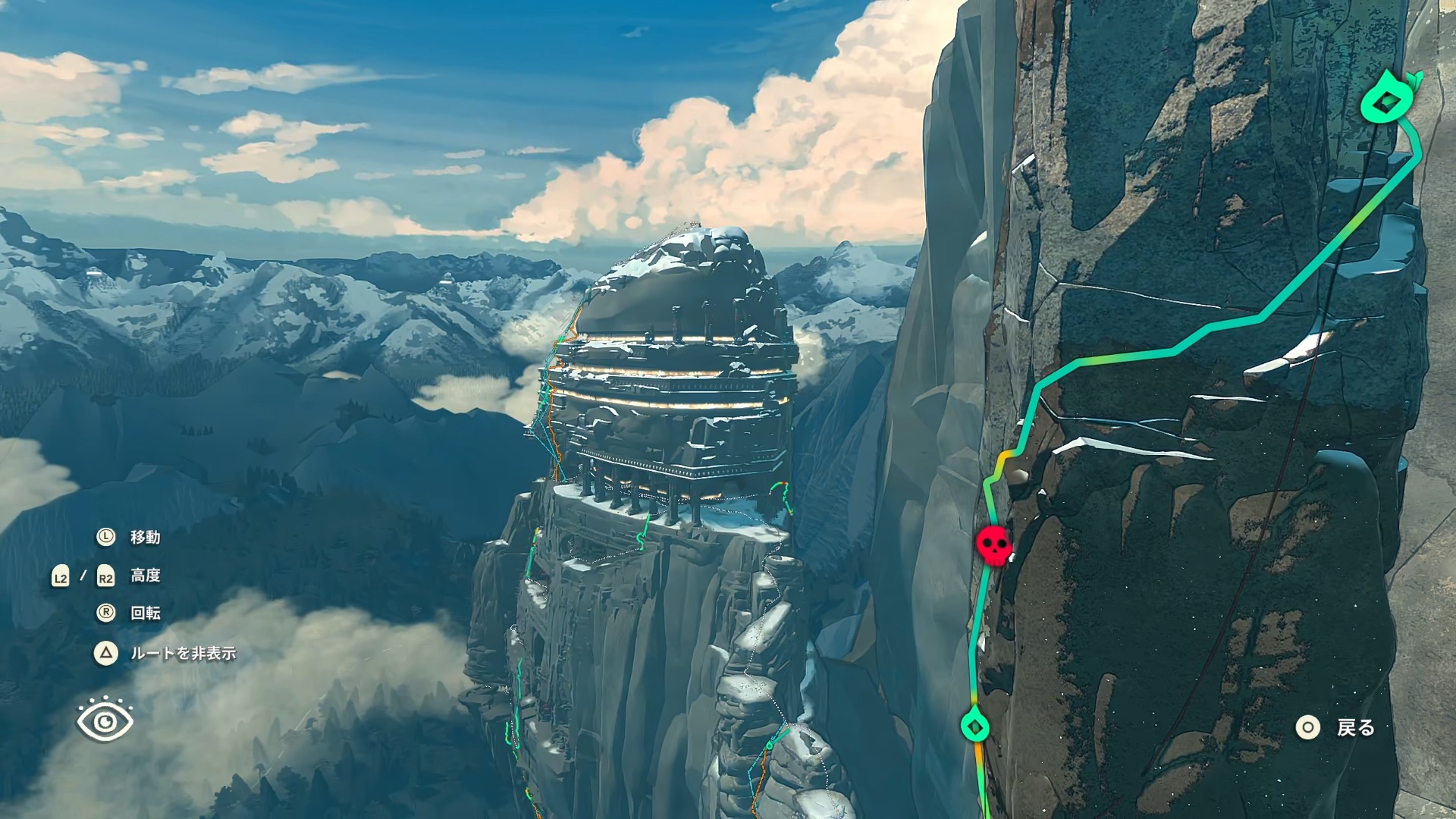Select the lower green diamond checkpoint marker
This screenshot has width=1456, height=819.
pyautogui.click(x=975, y=726)
